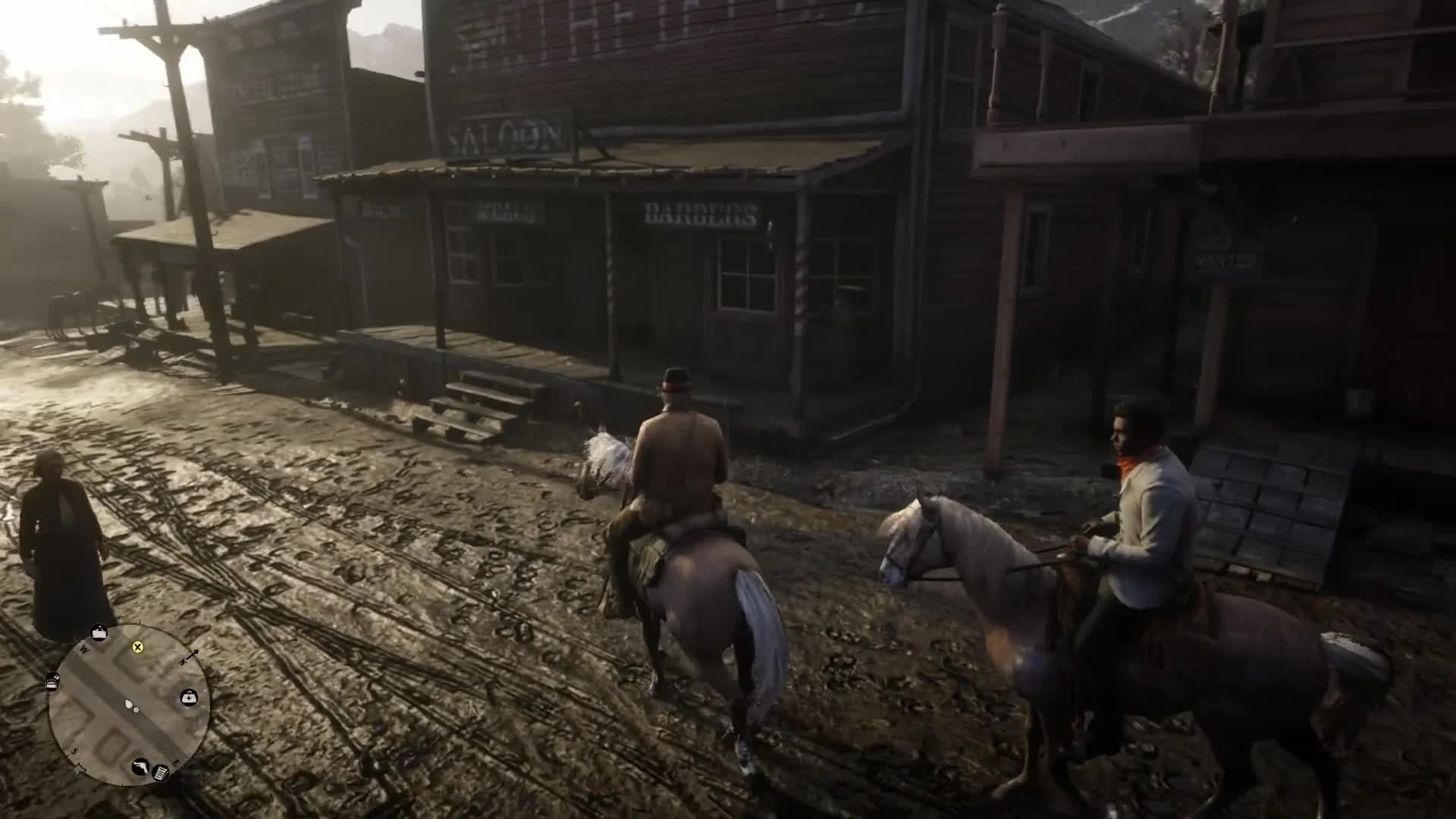Click the W compass letter on the minimap
This screenshot has height=819, width=1456.
coord(83,648)
